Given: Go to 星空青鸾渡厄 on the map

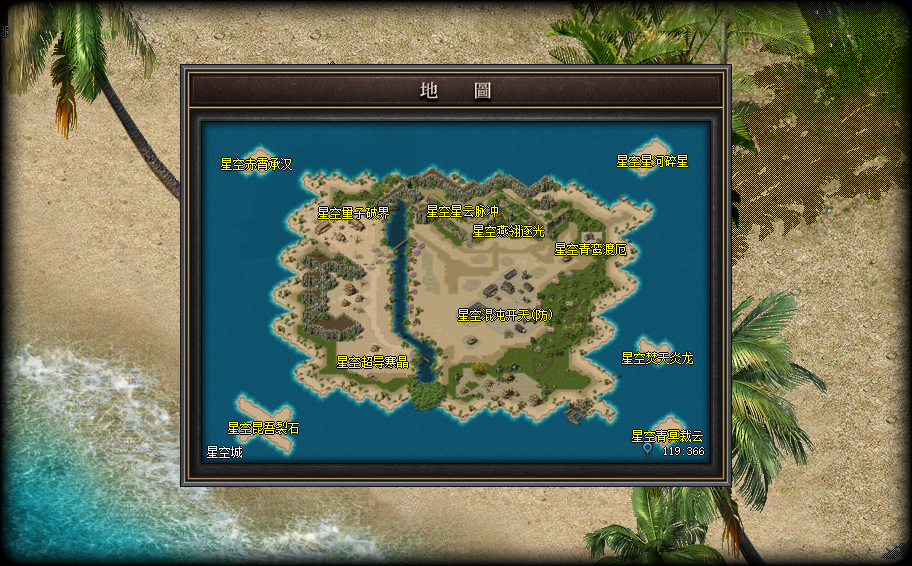Looking at the screenshot, I should (591, 249).
